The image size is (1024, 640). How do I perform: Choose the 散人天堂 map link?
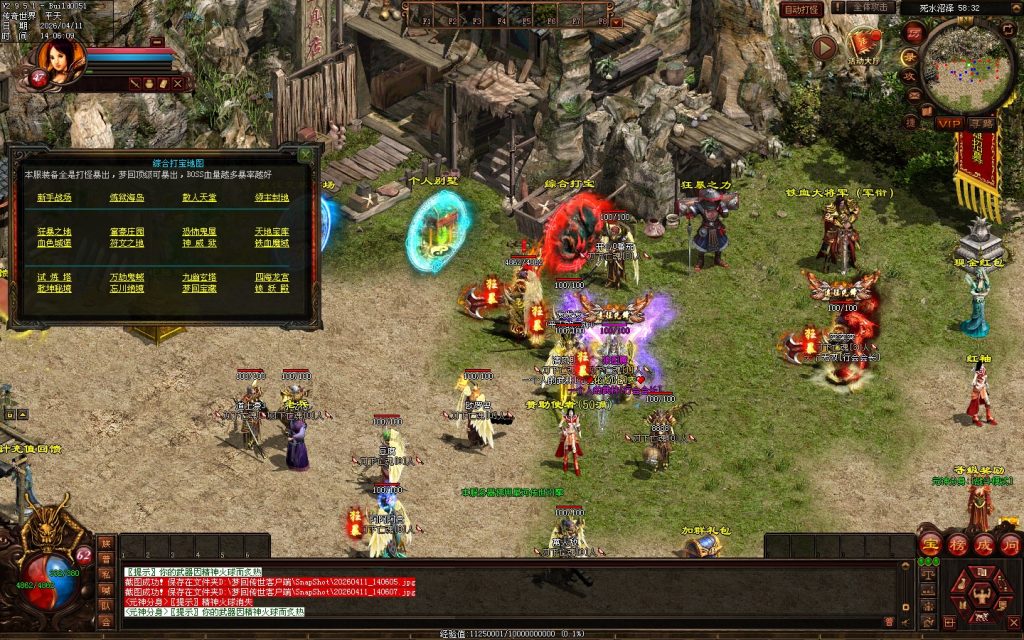click(x=198, y=197)
